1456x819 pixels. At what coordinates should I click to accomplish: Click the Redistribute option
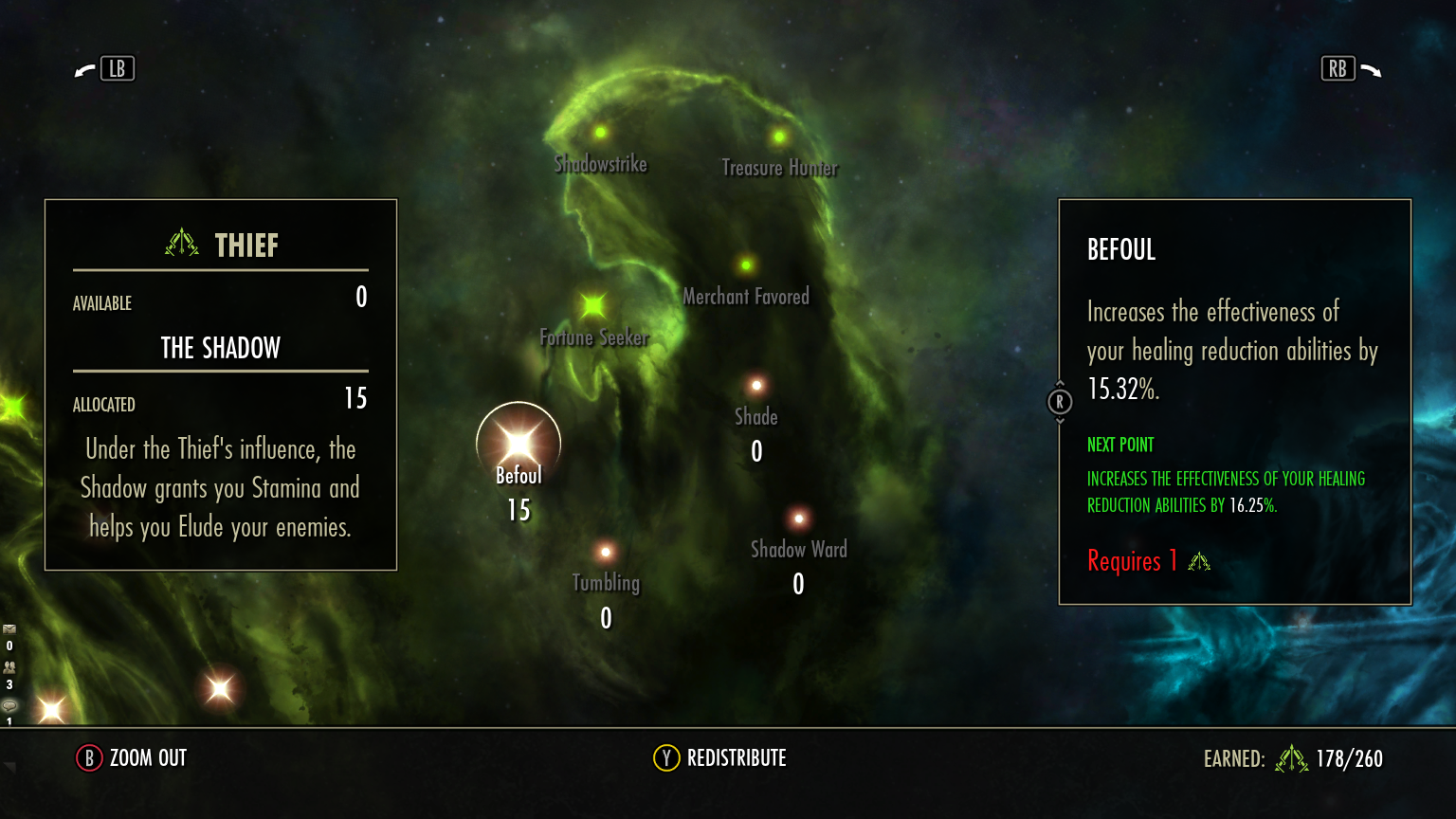tap(719, 758)
